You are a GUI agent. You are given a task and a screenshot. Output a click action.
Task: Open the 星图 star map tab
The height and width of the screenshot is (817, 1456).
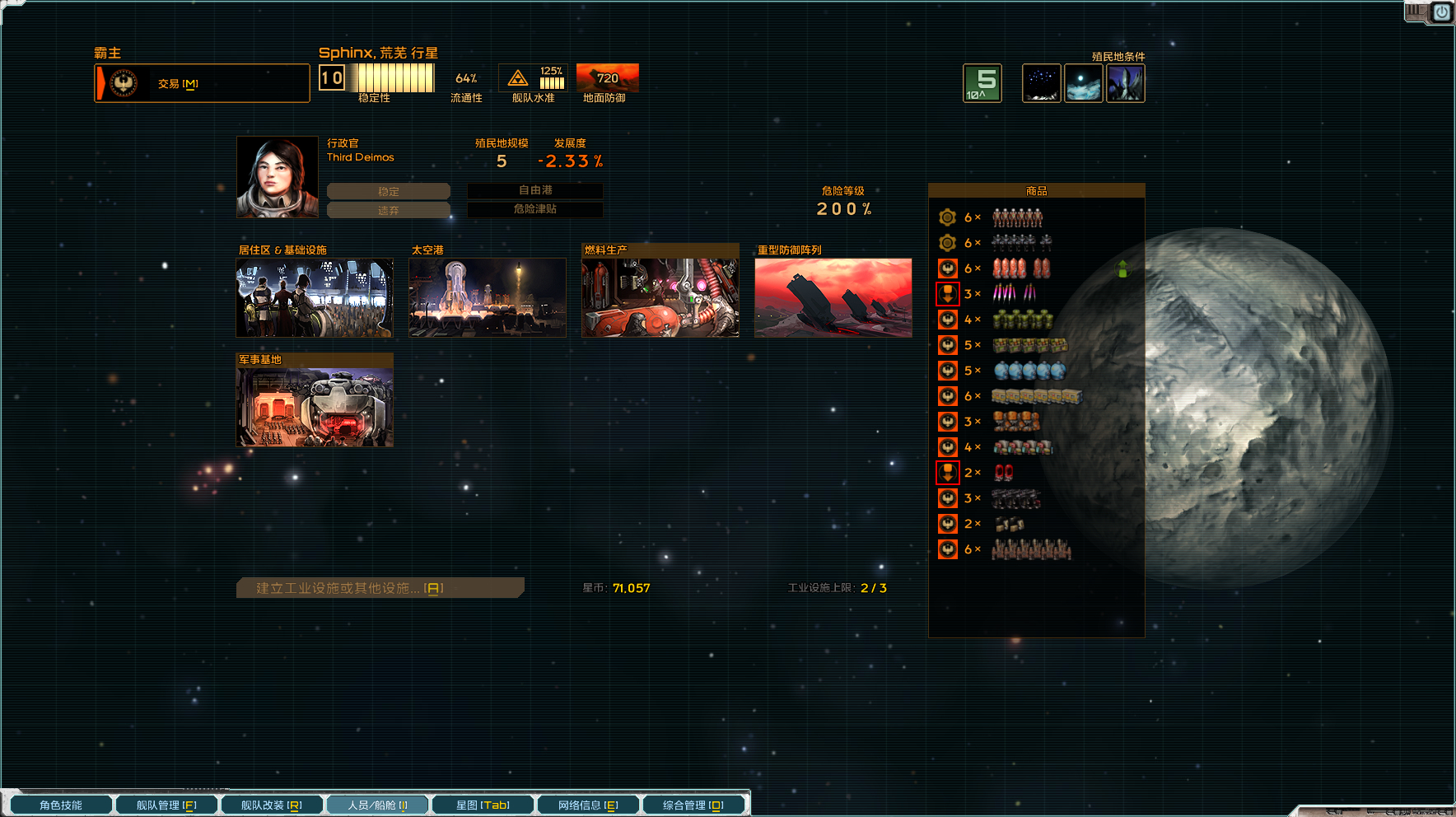pos(483,805)
